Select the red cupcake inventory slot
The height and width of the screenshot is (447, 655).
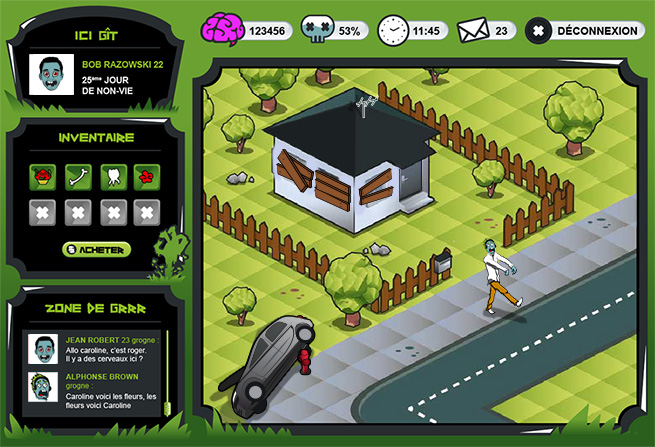point(42,176)
